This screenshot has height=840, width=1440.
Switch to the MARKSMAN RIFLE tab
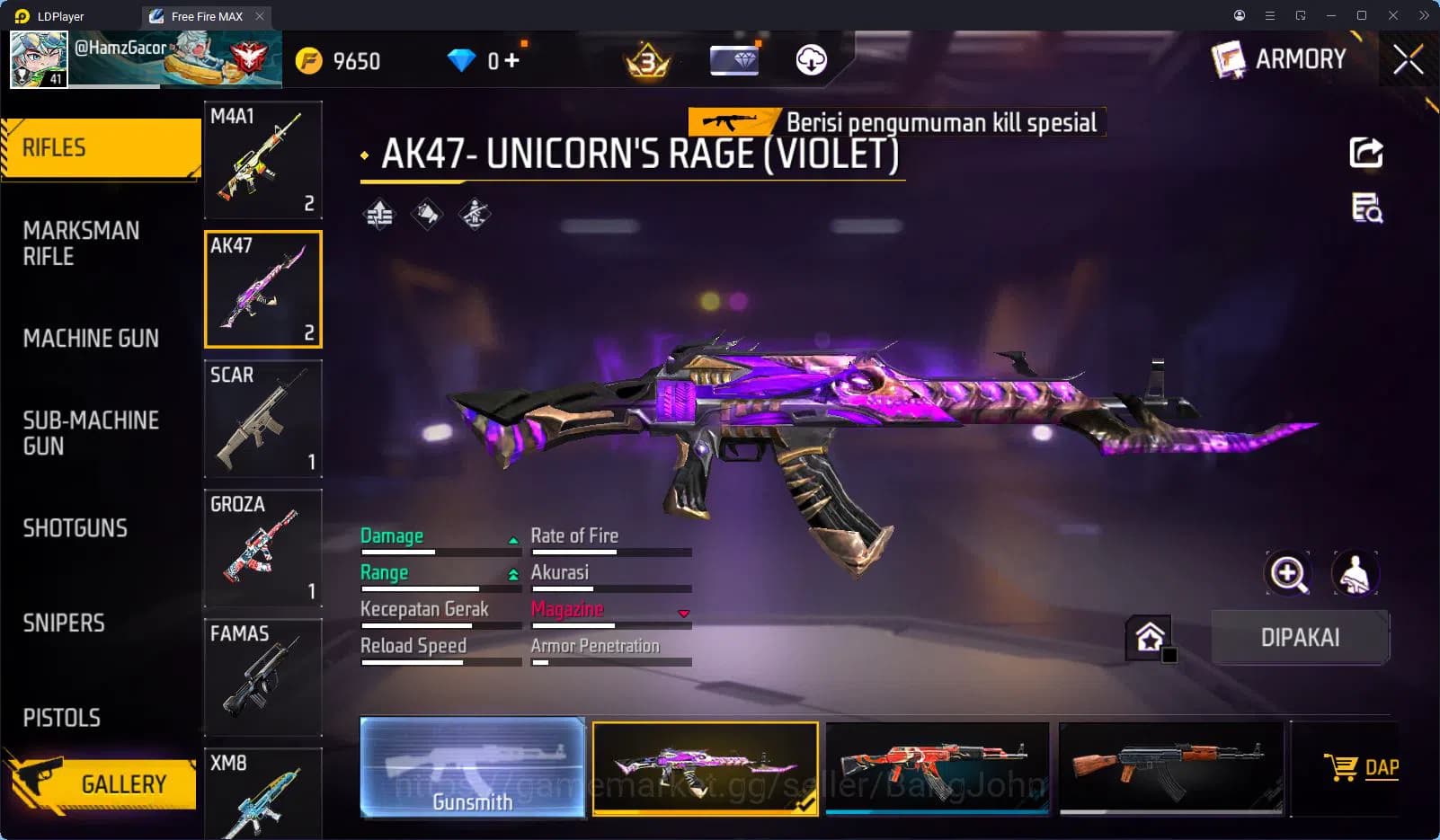[x=81, y=243]
